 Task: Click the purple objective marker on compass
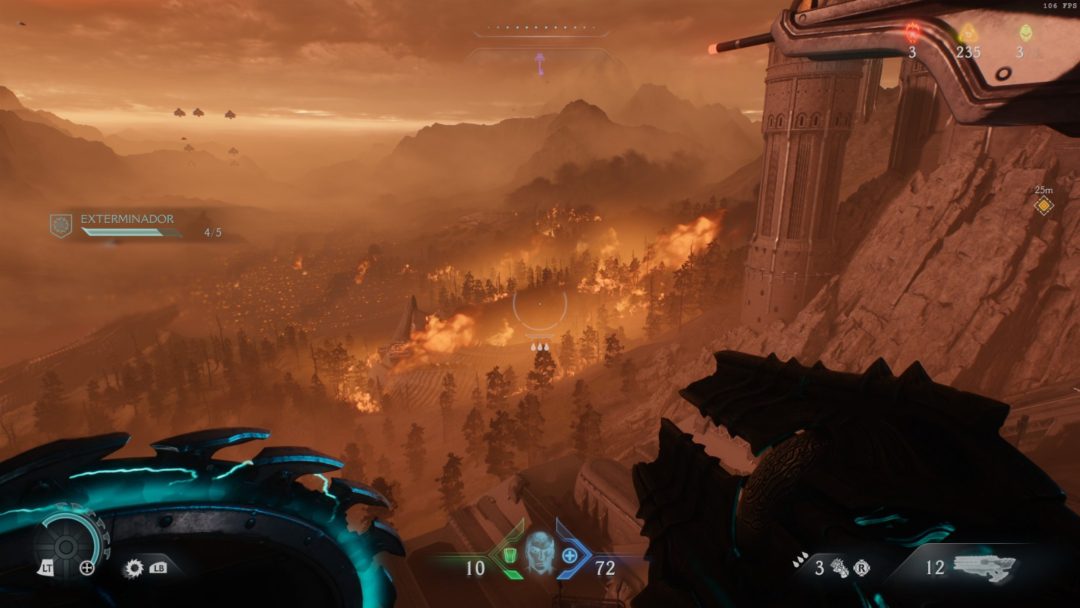pyautogui.click(x=540, y=63)
